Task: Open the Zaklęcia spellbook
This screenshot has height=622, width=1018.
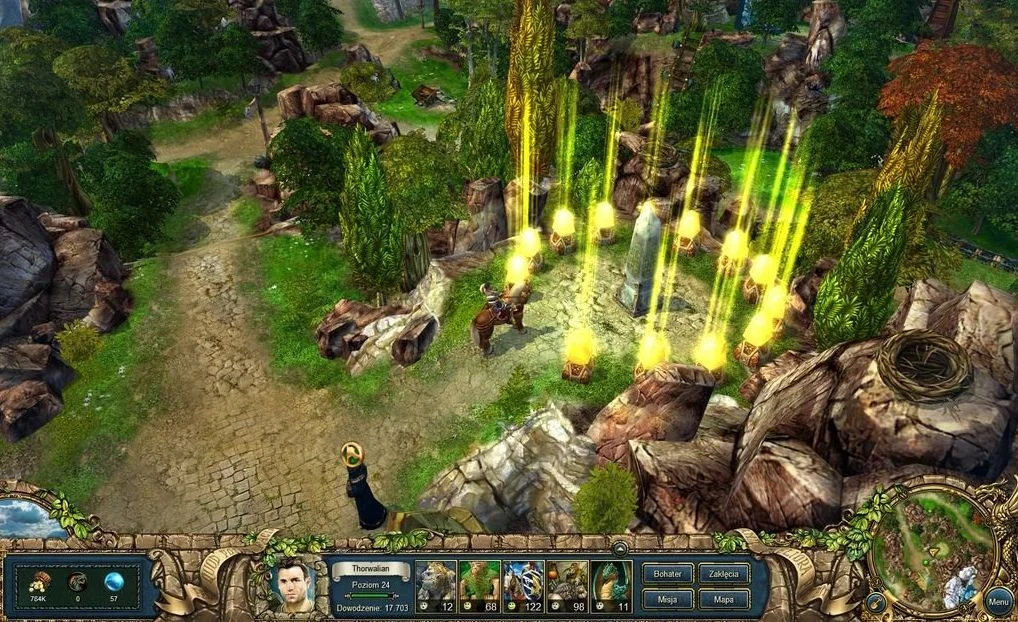Action: [723, 575]
